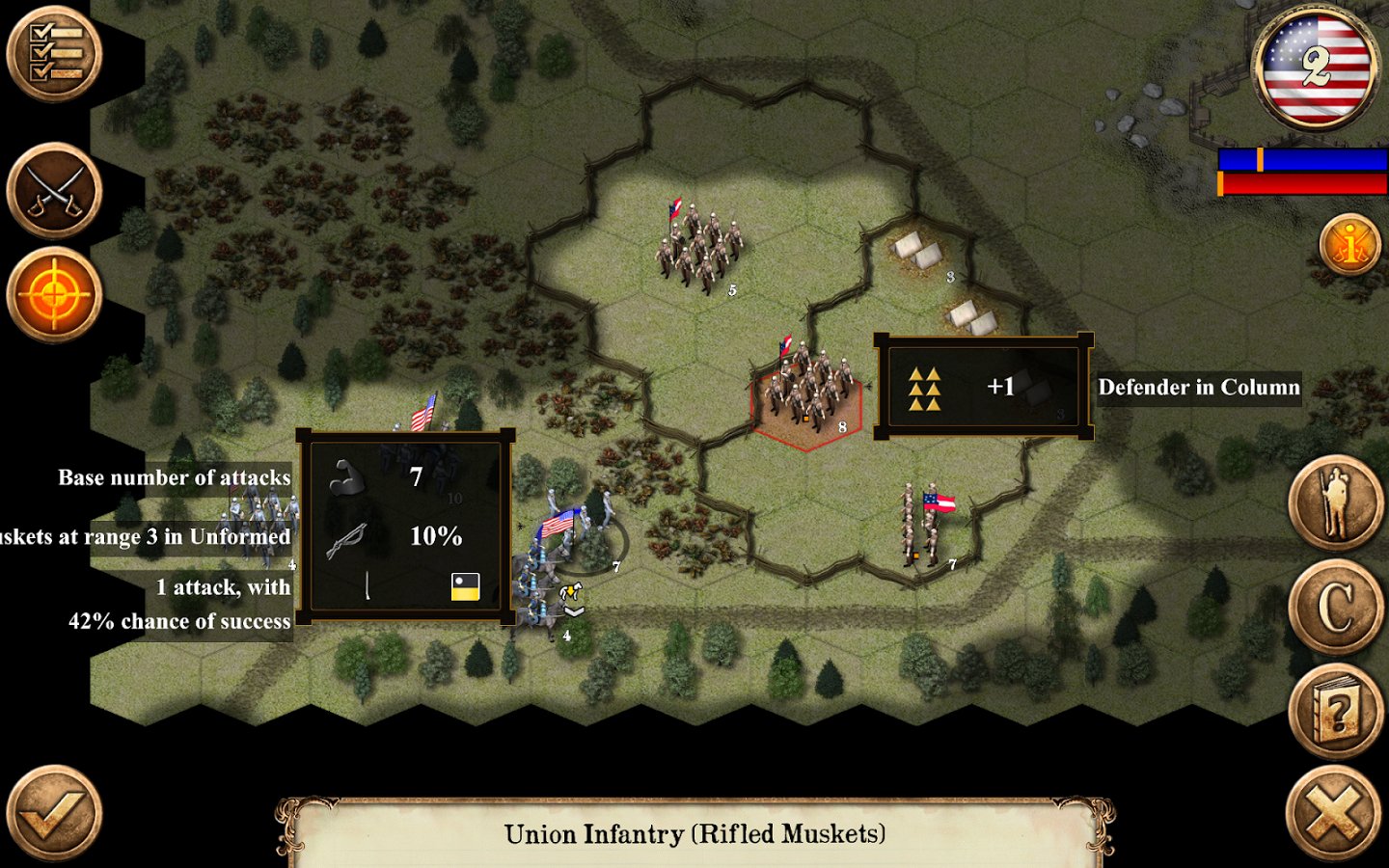Confirm with the checkmark button

(x=54, y=814)
